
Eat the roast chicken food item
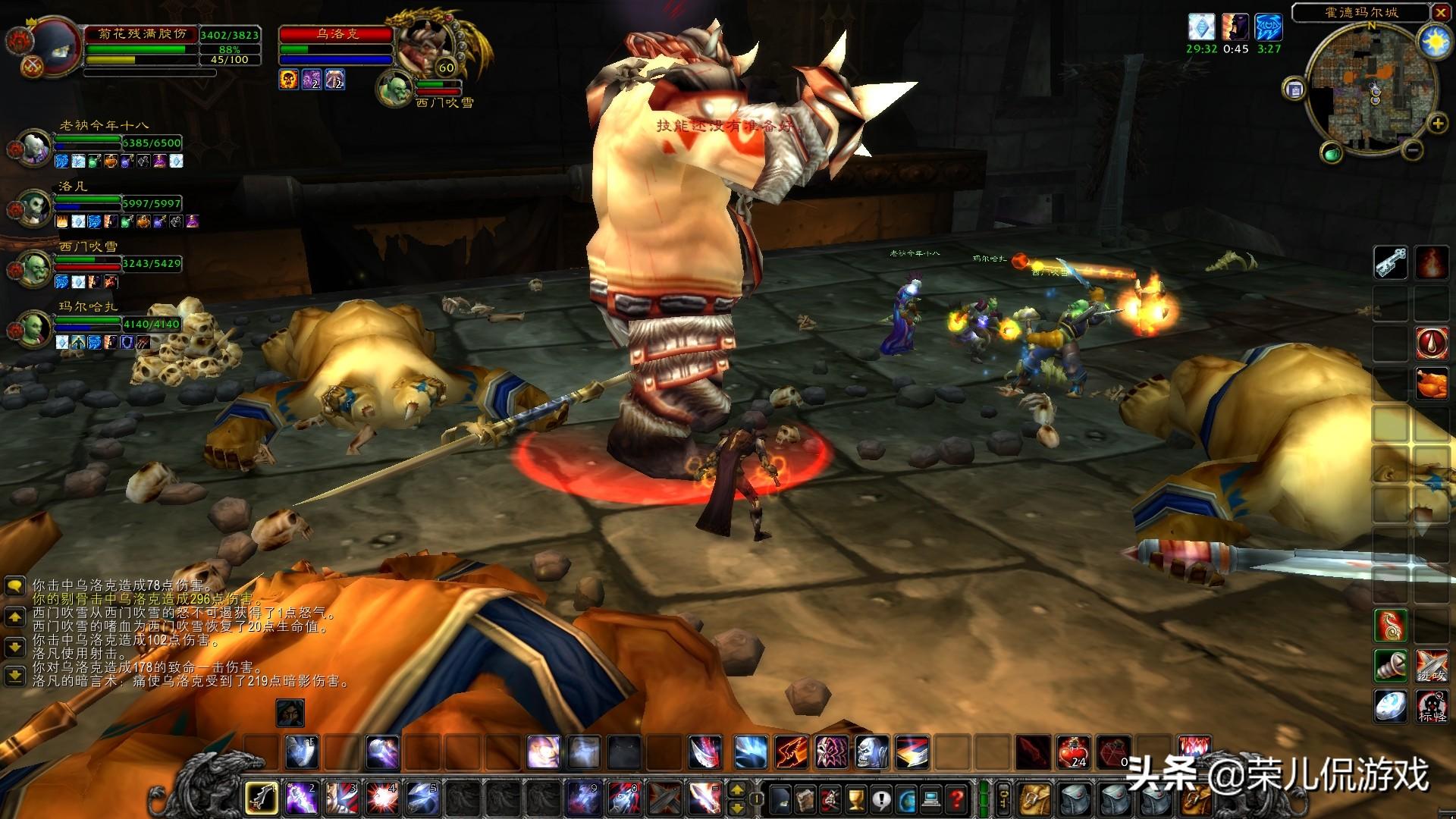coord(1432,384)
